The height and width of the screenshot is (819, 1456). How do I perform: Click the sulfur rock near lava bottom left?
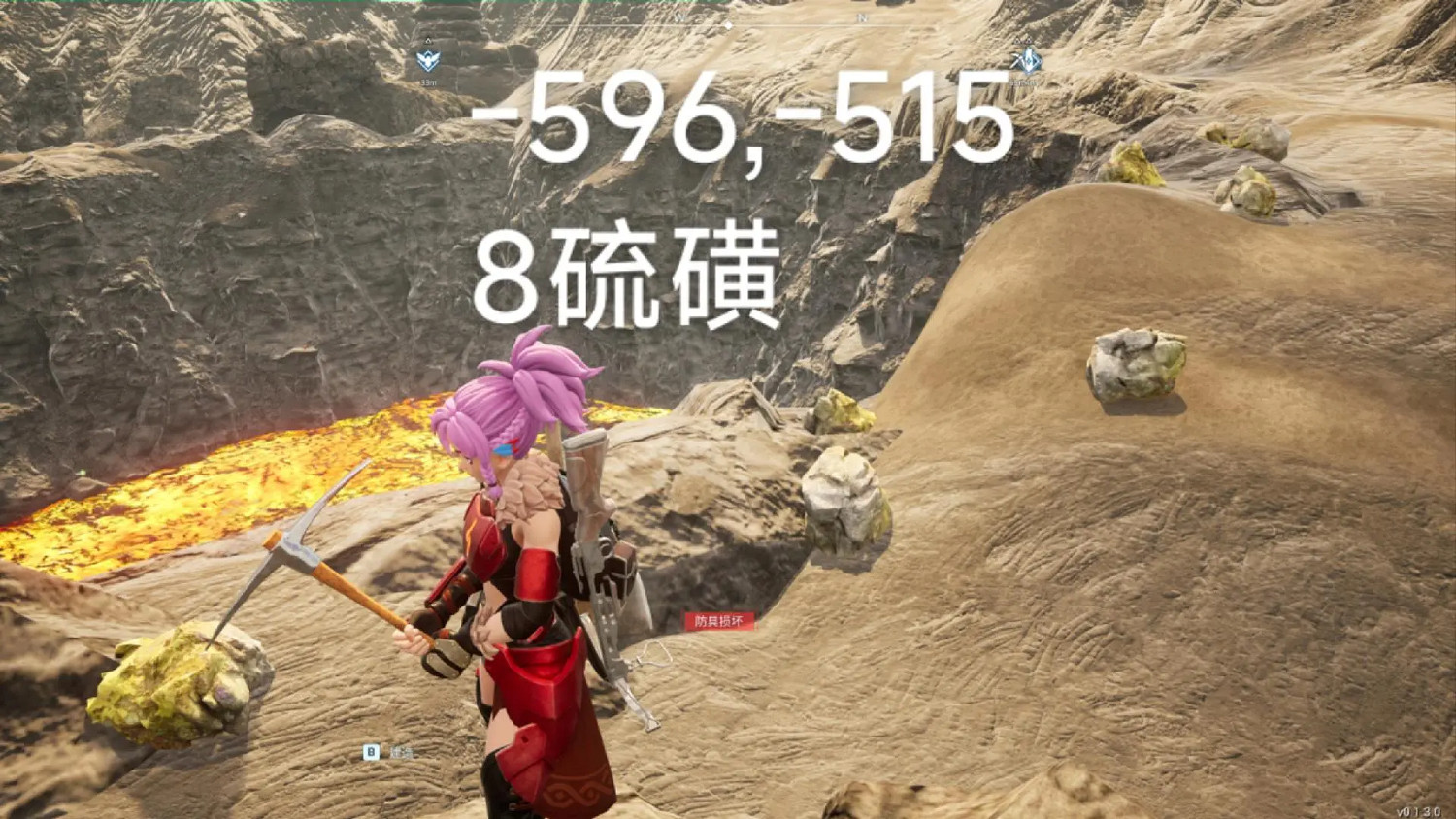click(x=175, y=684)
